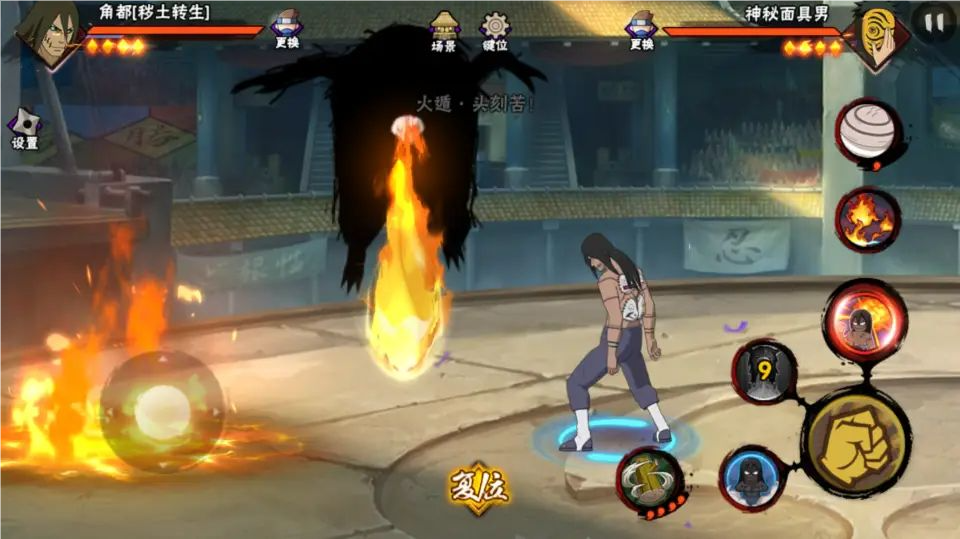Swap character with left 更换 icon

tap(287, 26)
